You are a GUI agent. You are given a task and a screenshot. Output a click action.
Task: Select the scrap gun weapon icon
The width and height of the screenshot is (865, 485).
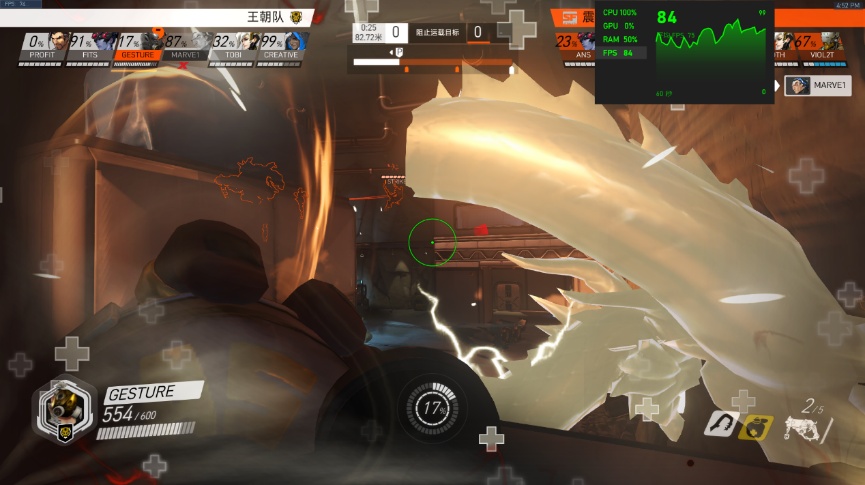coord(804,428)
